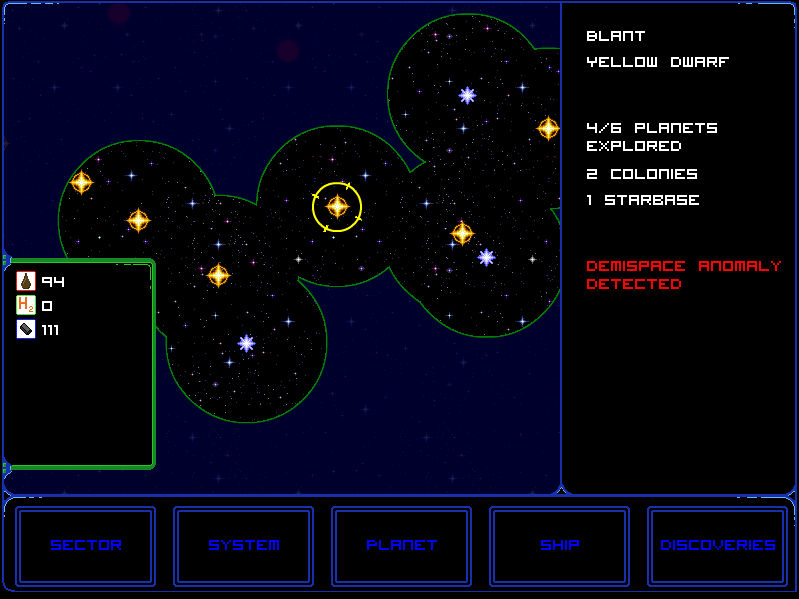View the Discoveries list
Screen dimensions: 799x599
pyautogui.click(x=718, y=545)
